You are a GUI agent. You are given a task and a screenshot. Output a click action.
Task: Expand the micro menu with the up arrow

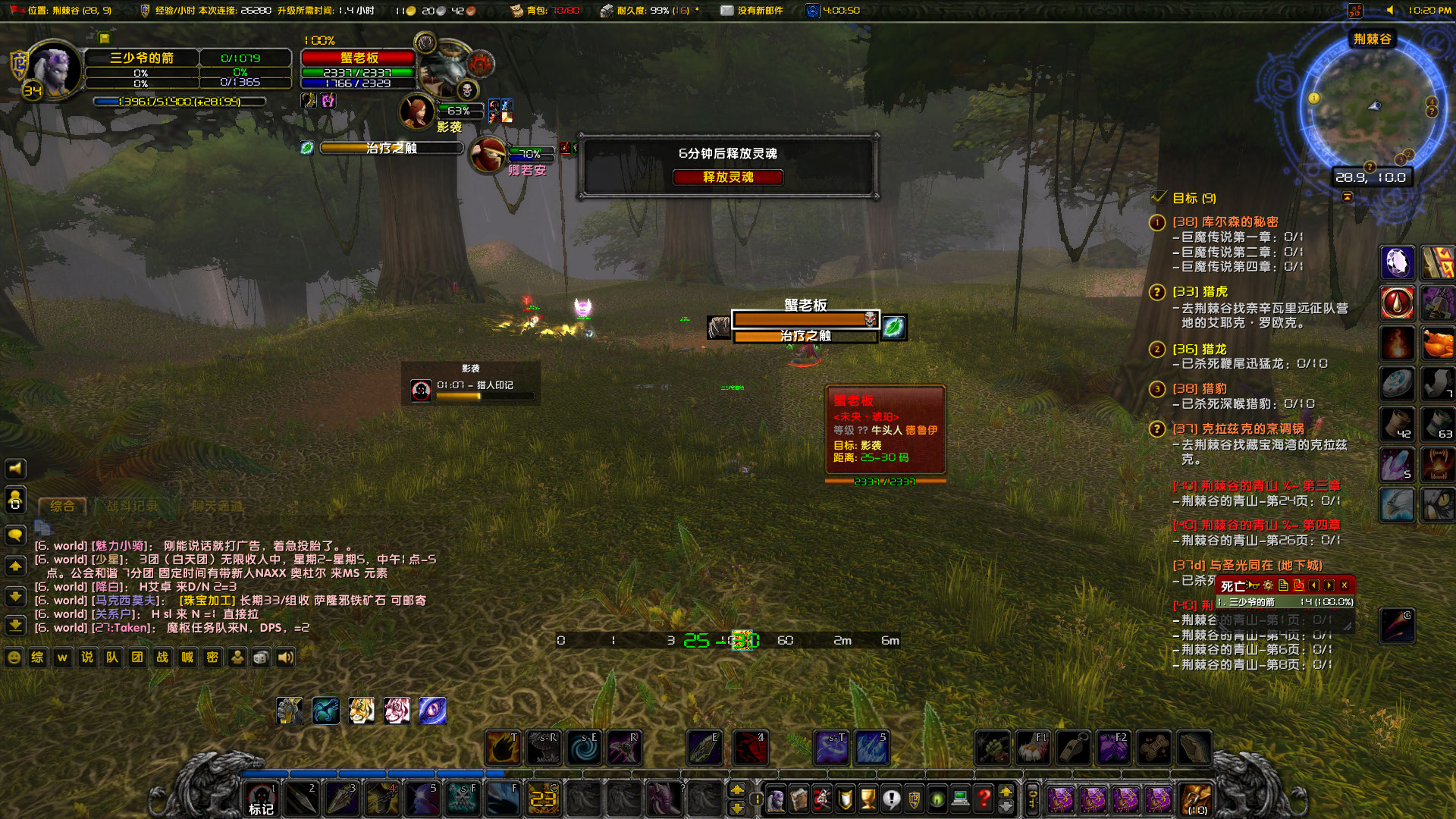tap(1006, 792)
